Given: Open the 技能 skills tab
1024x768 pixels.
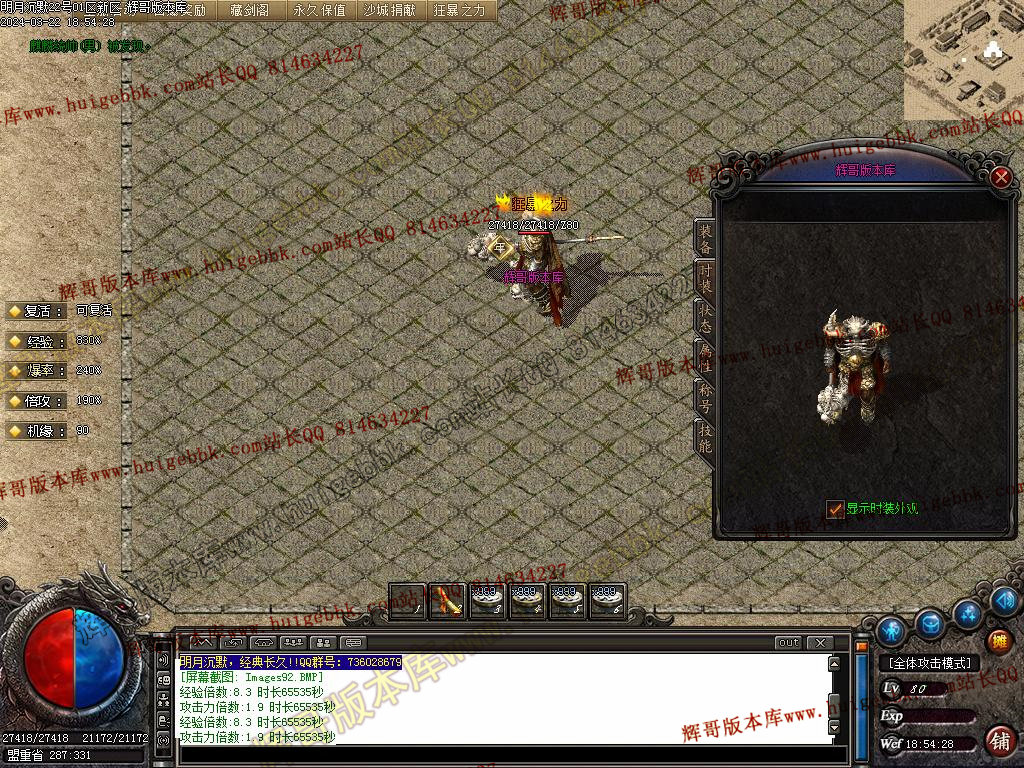Looking at the screenshot, I should [x=705, y=437].
